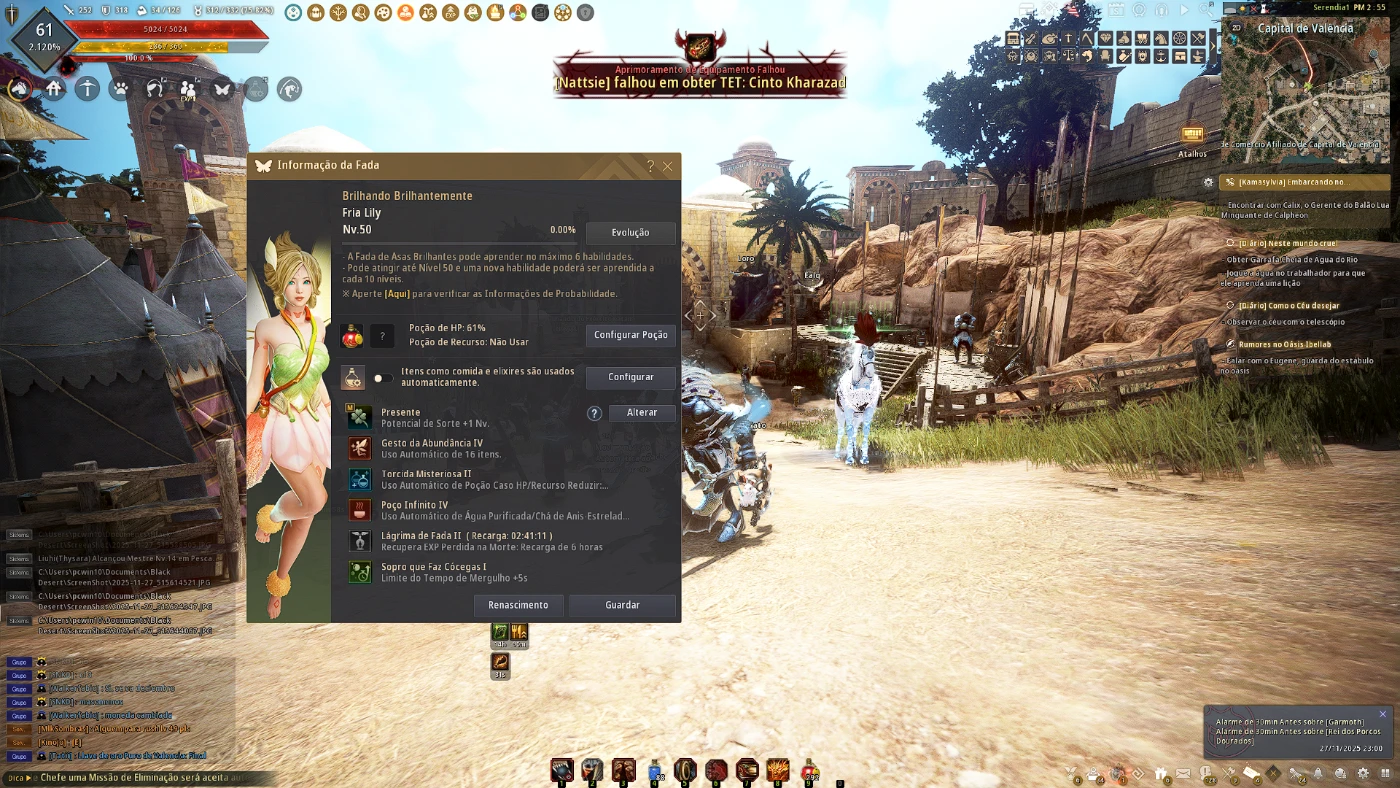Click the paw print pets icon

coord(121,89)
